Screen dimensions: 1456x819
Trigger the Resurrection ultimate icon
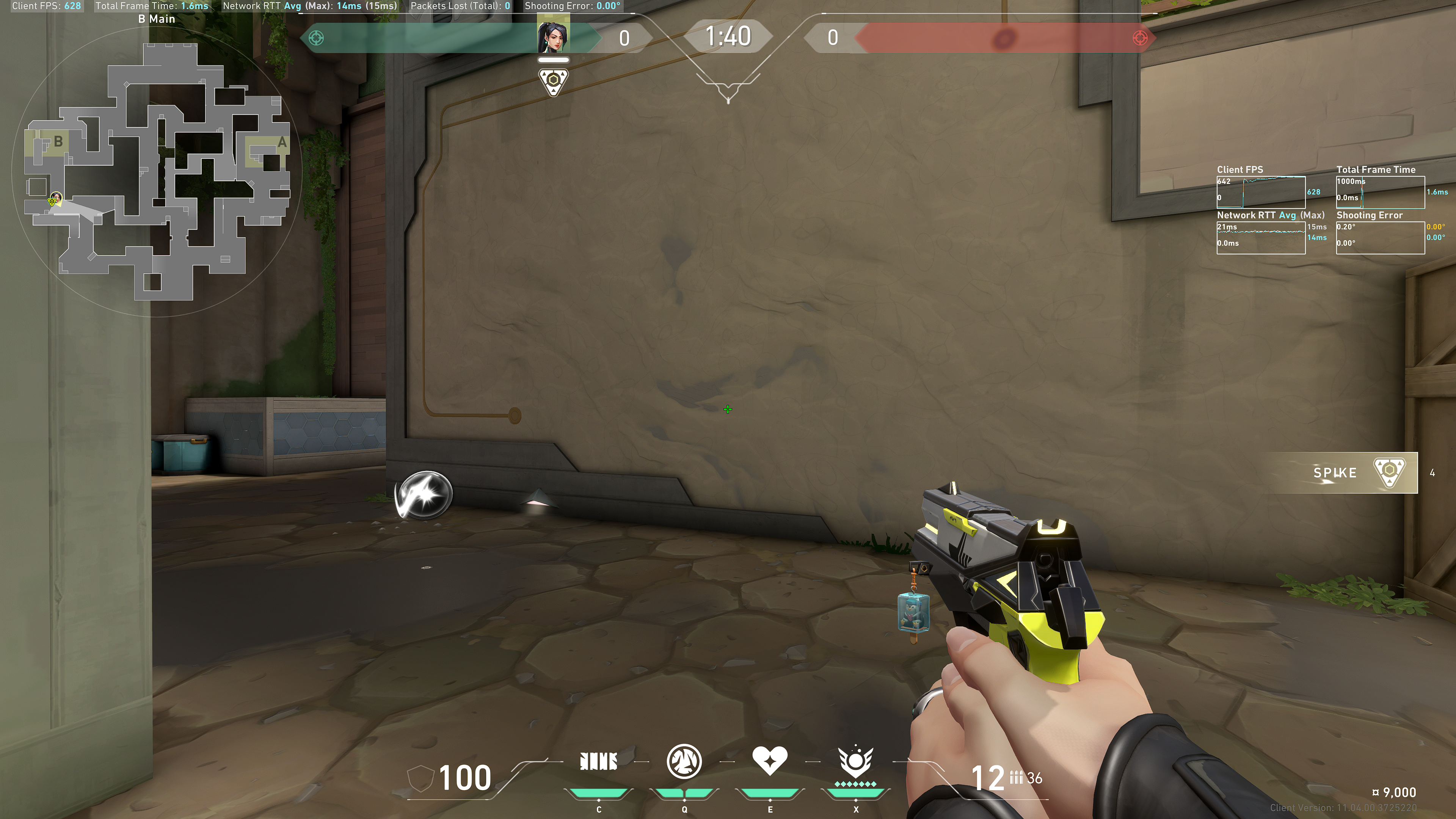click(855, 761)
